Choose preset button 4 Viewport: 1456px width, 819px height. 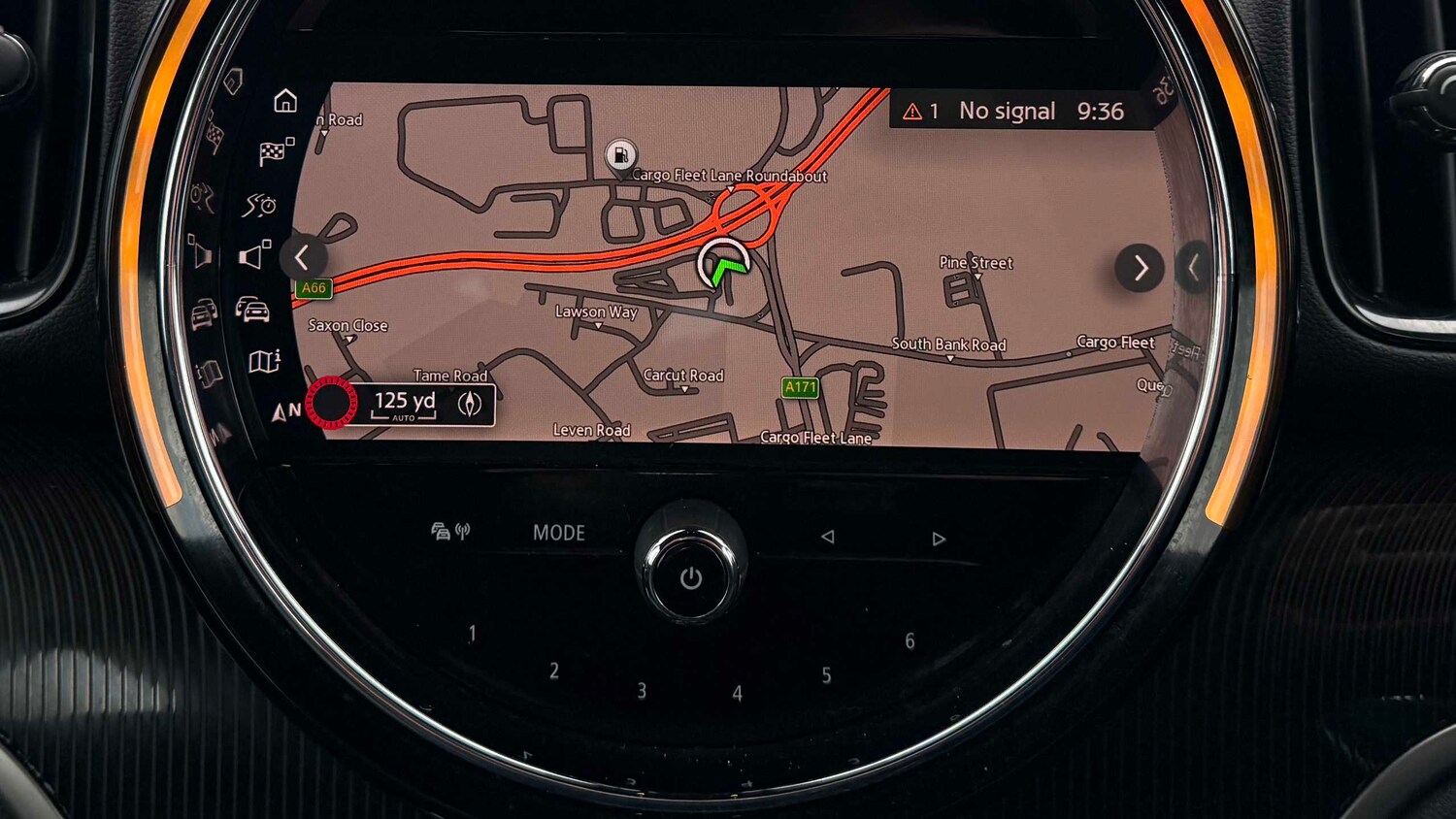[x=738, y=694]
